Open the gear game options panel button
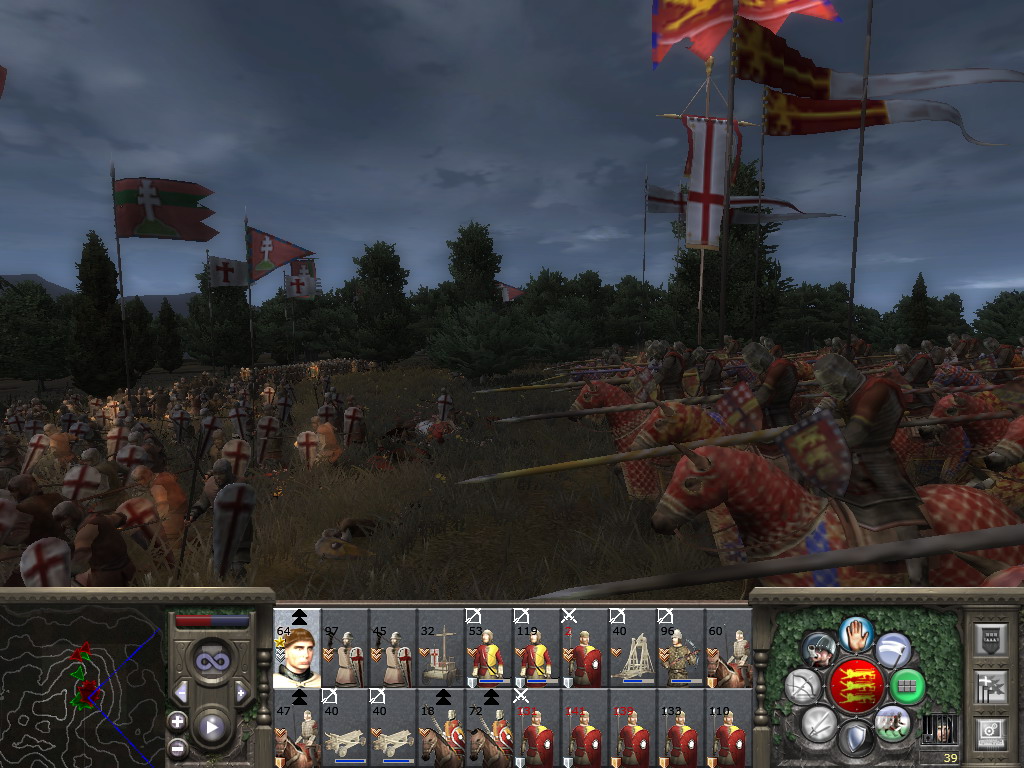This screenshot has width=1024, height=768. tap(991, 731)
